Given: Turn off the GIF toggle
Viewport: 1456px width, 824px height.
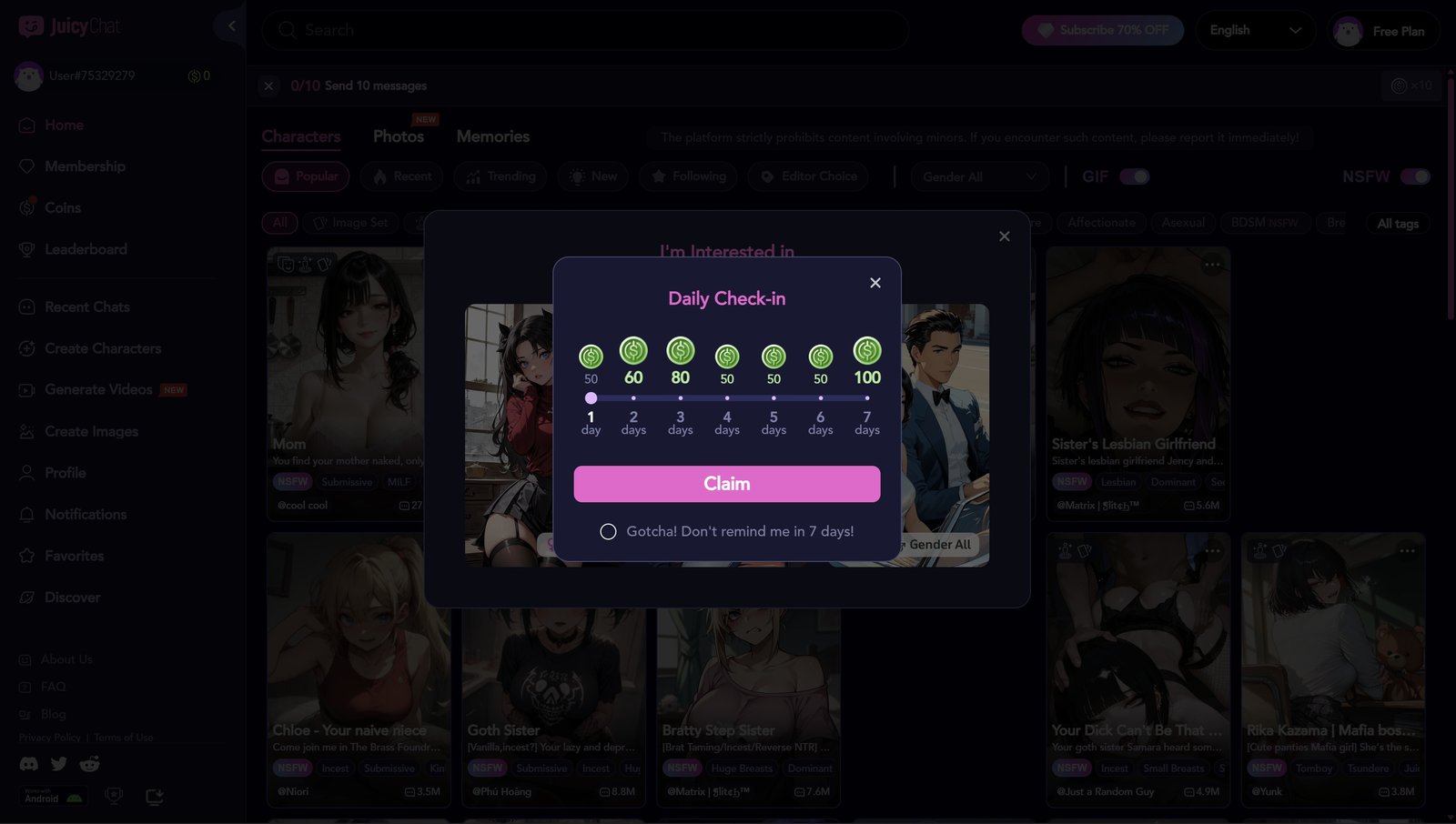Looking at the screenshot, I should tap(1133, 176).
